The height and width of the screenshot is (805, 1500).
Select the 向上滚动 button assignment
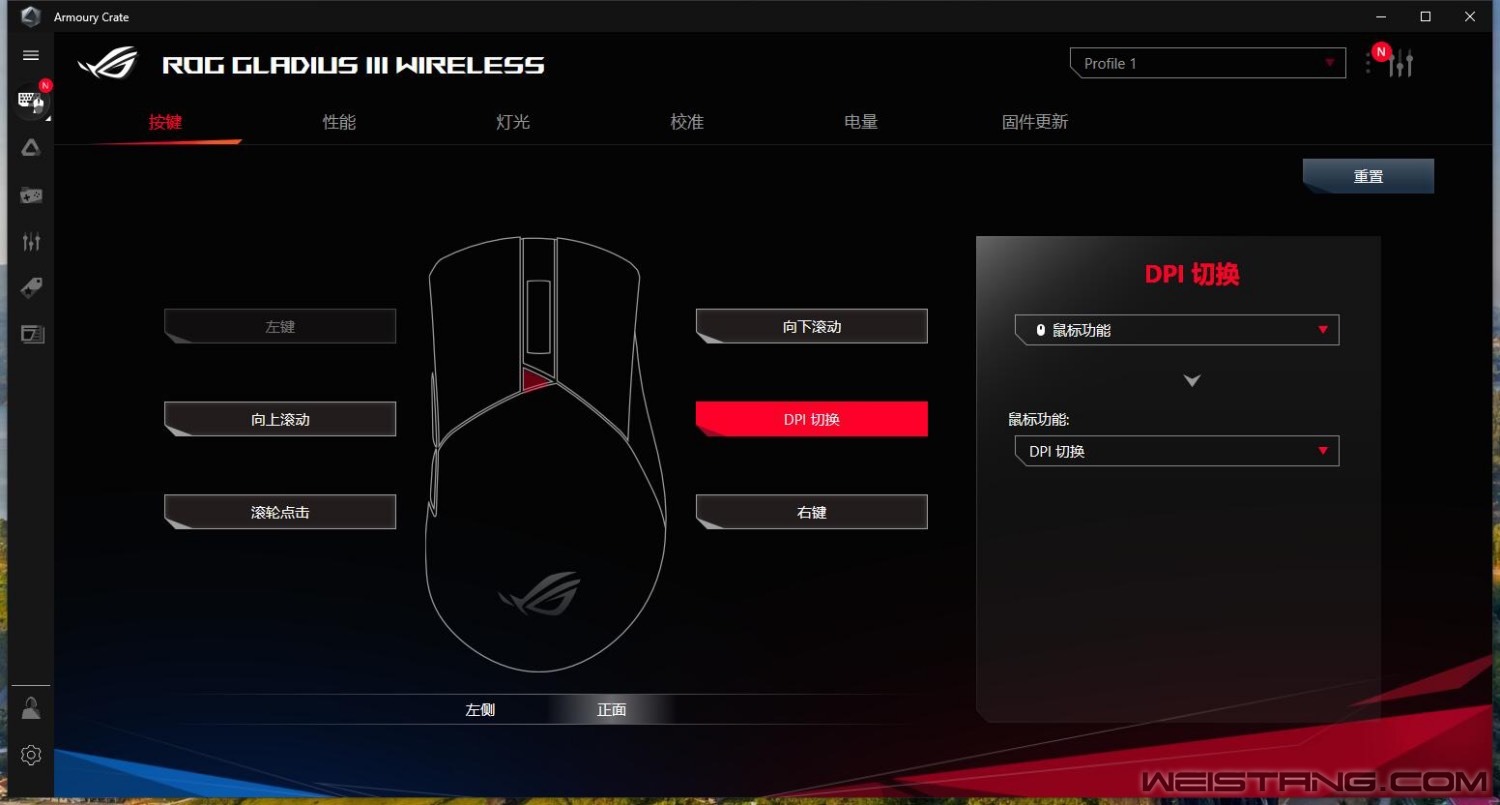click(280, 419)
